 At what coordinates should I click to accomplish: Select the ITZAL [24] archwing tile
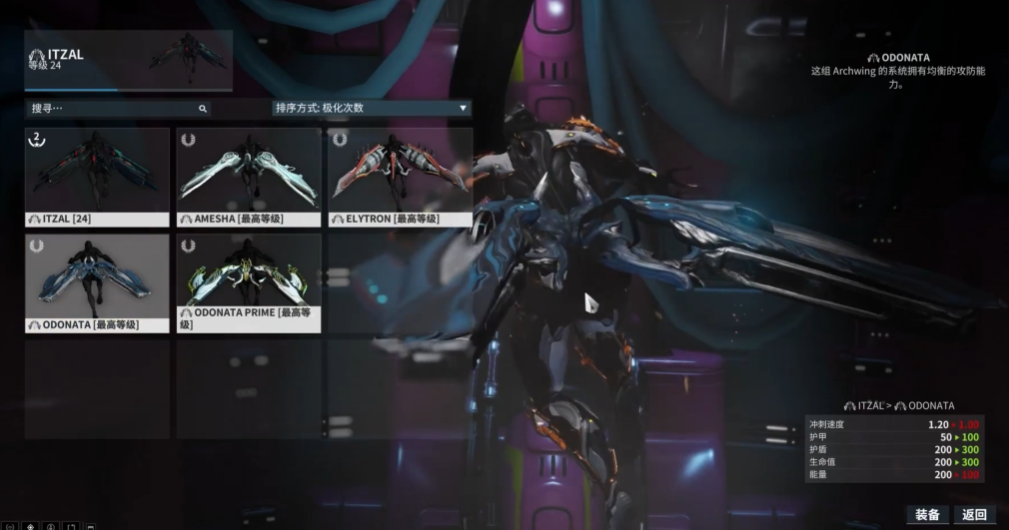(97, 176)
